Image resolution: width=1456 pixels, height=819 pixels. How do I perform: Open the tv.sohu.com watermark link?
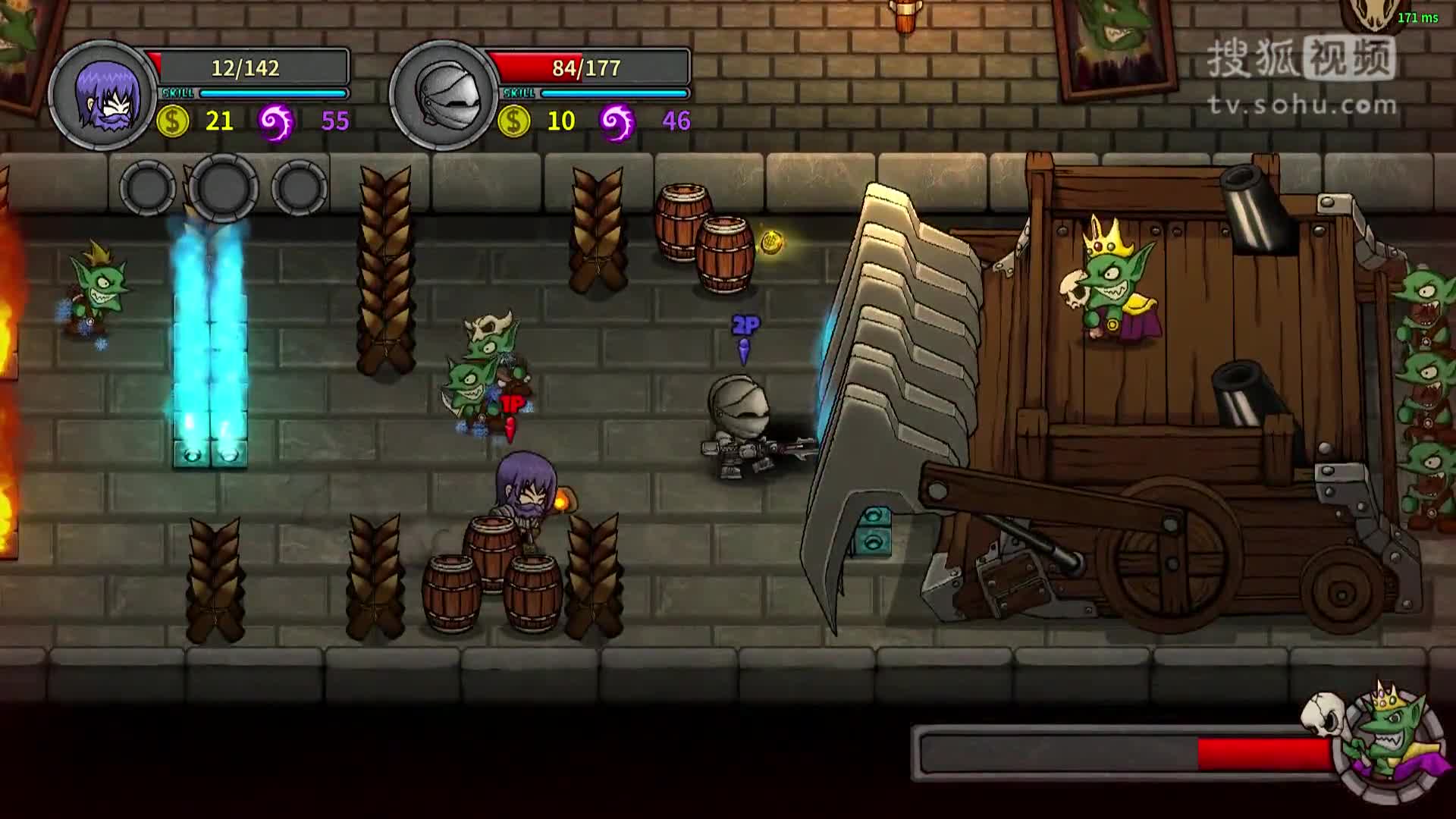[1301, 105]
